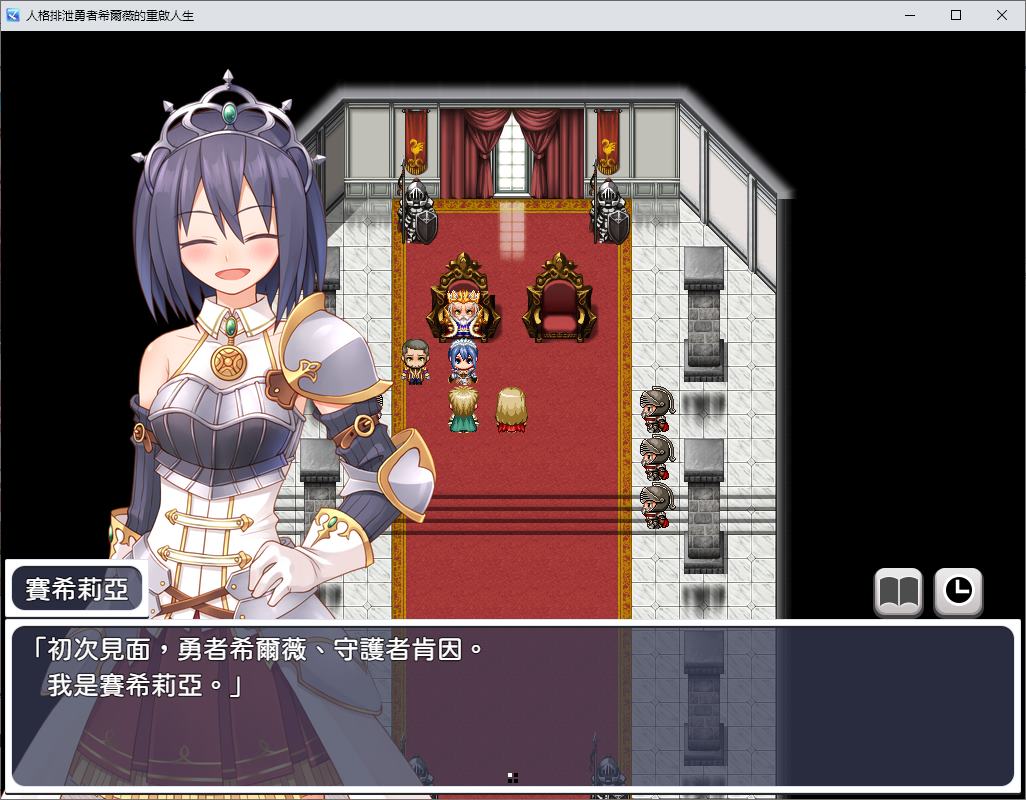This screenshot has height=800, width=1026.
Task: Open the book log icon
Action: pos(898,592)
